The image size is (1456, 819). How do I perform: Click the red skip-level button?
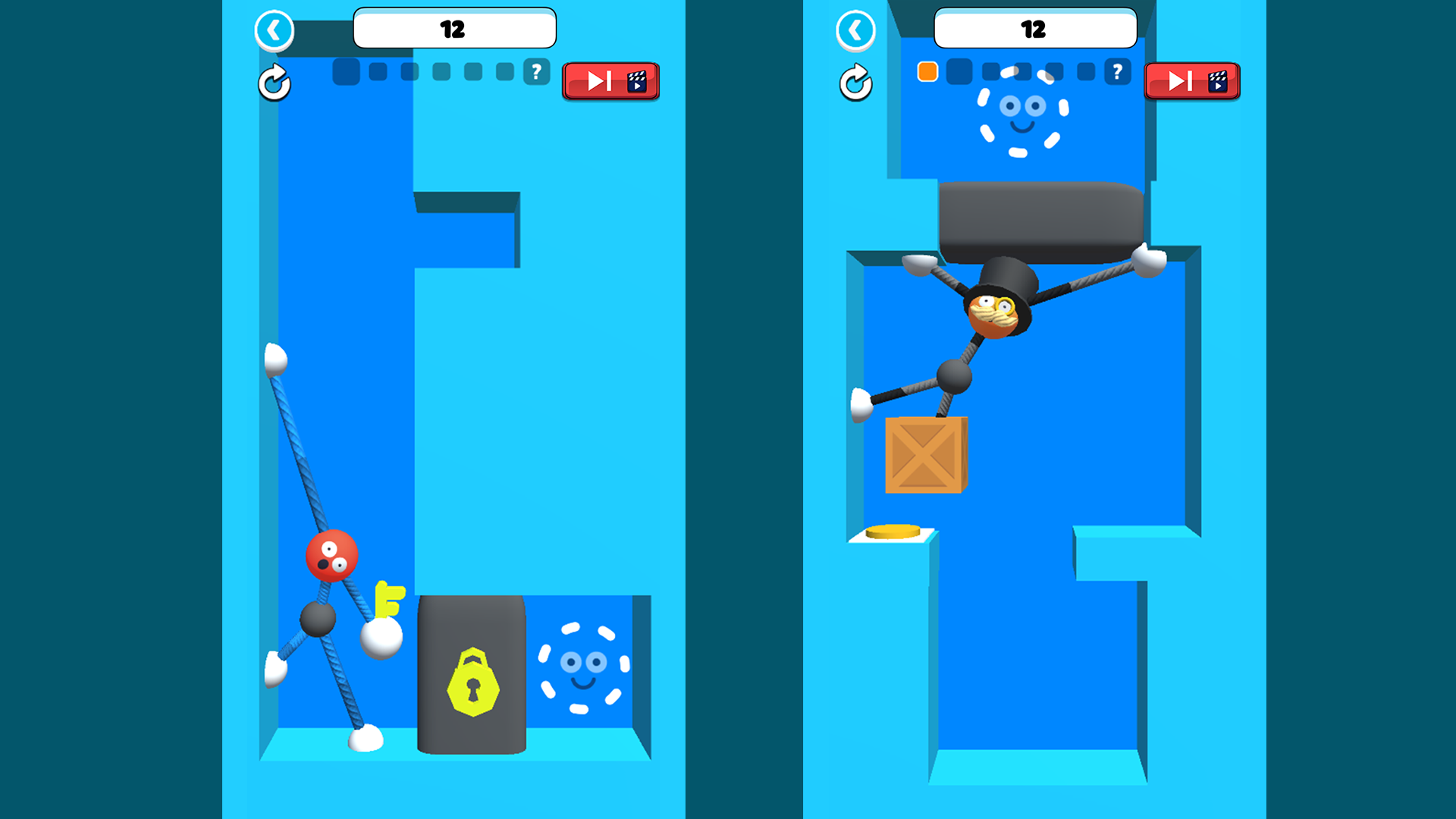[610, 82]
